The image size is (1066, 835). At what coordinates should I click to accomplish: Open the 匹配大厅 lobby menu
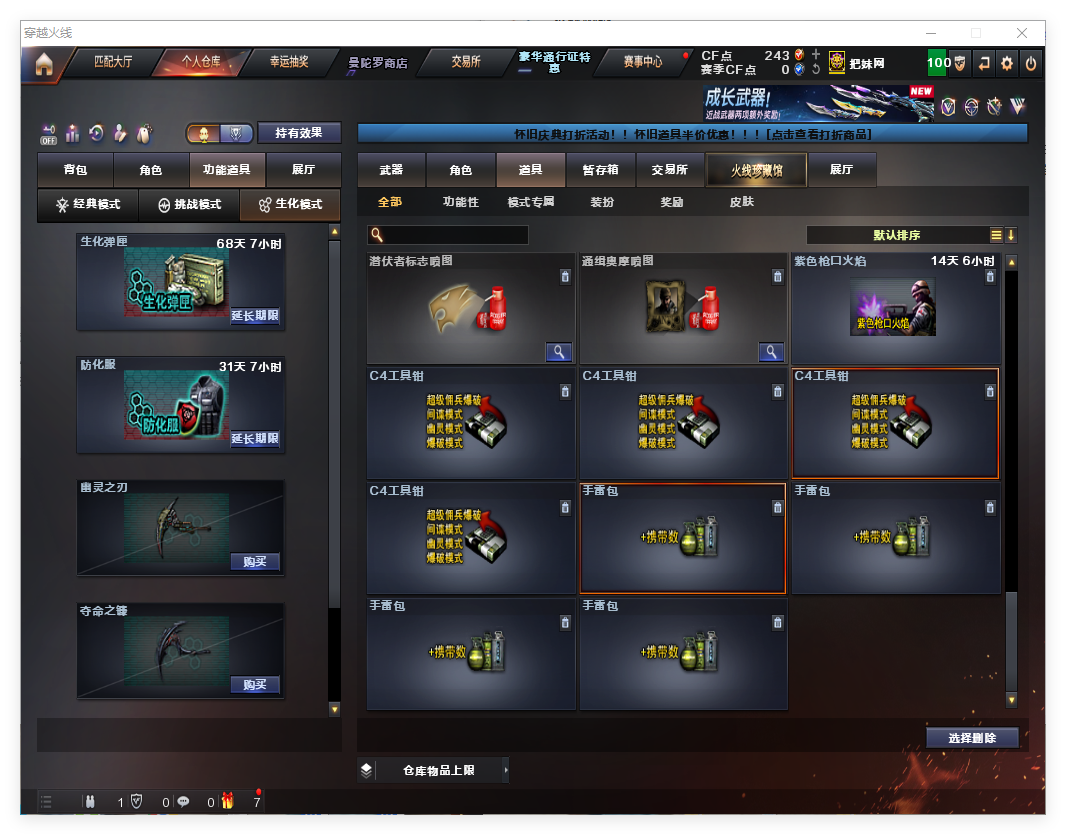click(x=112, y=62)
